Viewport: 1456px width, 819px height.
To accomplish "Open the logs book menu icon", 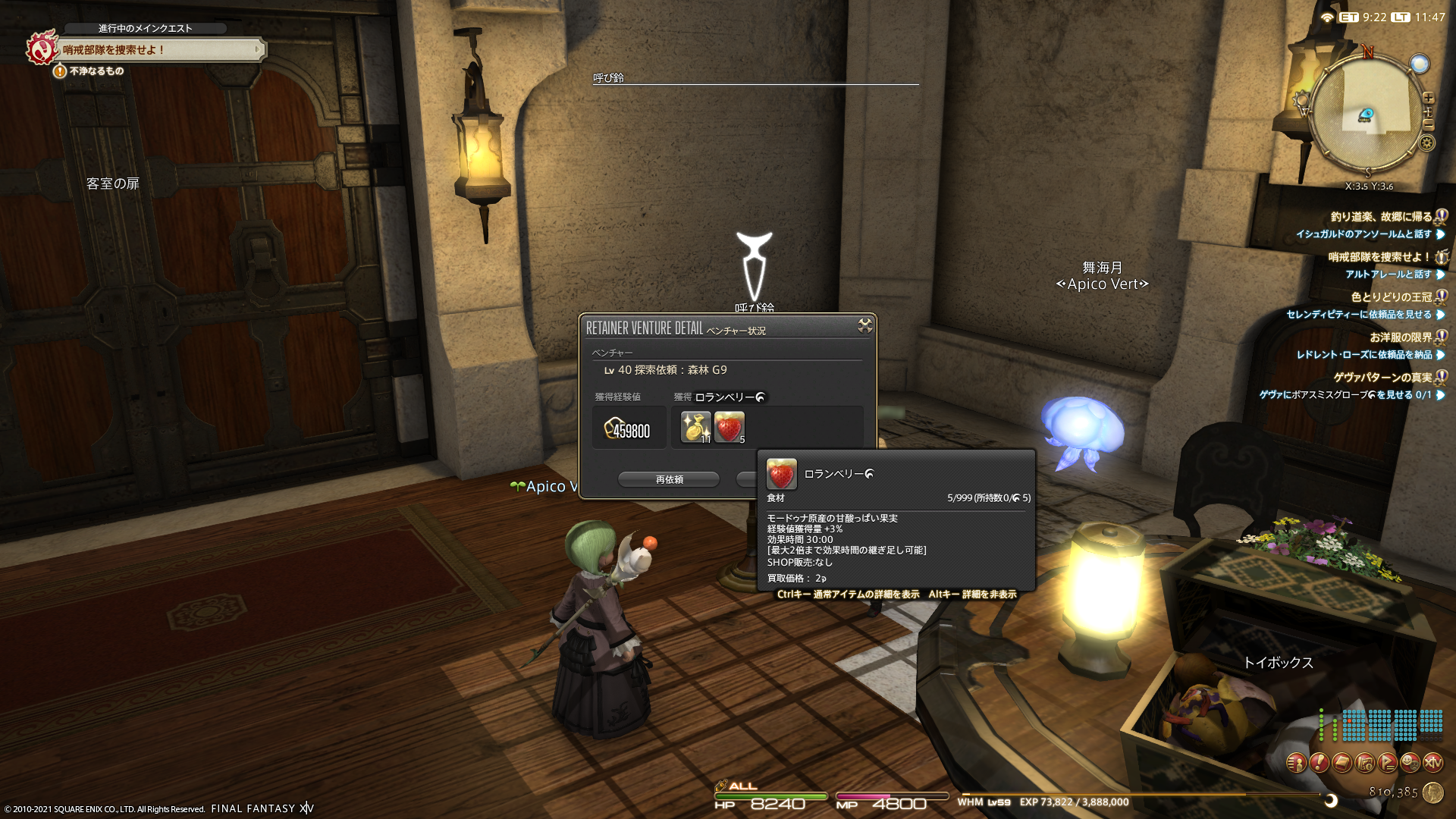I will pyautogui.click(x=1341, y=762).
